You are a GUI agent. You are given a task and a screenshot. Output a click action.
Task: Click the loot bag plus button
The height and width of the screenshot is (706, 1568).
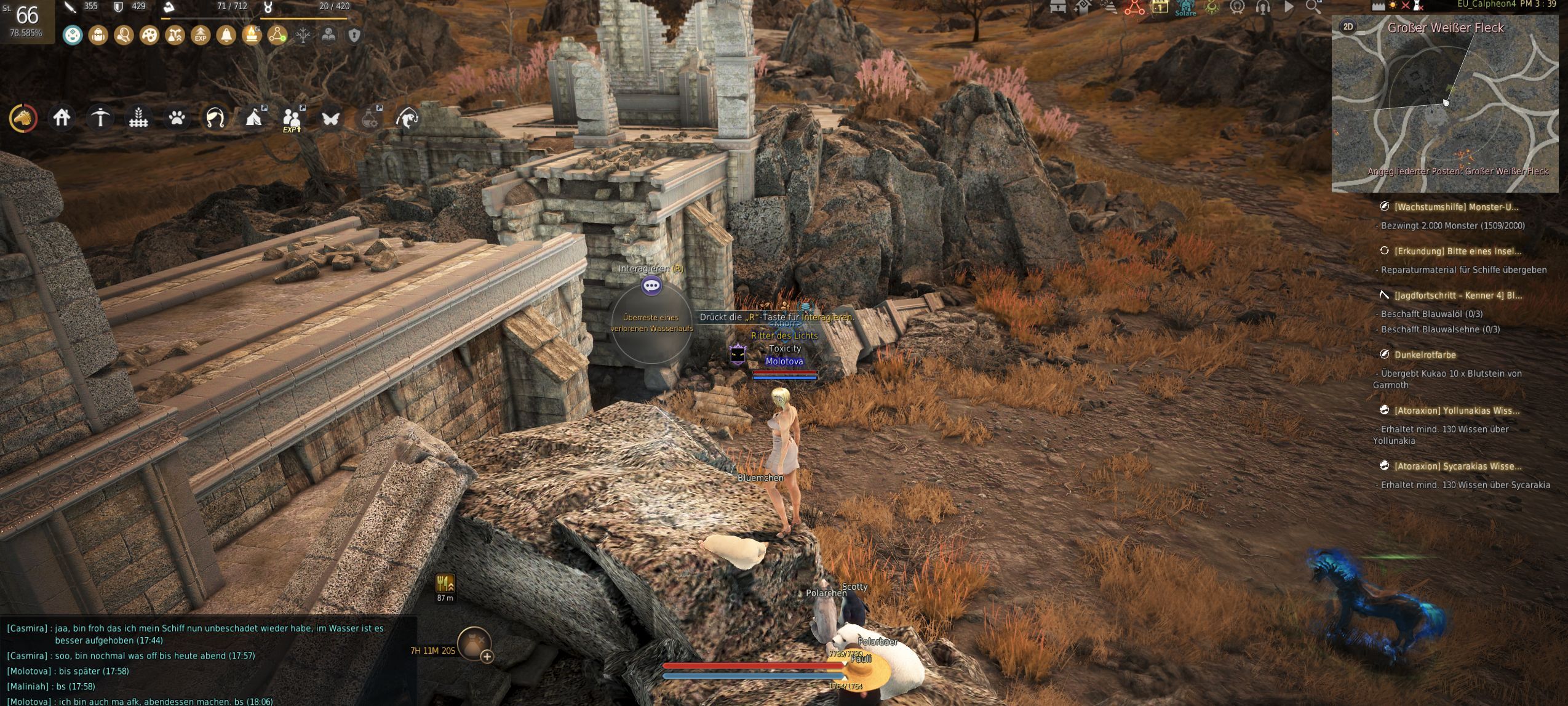click(x=487, y=657)
